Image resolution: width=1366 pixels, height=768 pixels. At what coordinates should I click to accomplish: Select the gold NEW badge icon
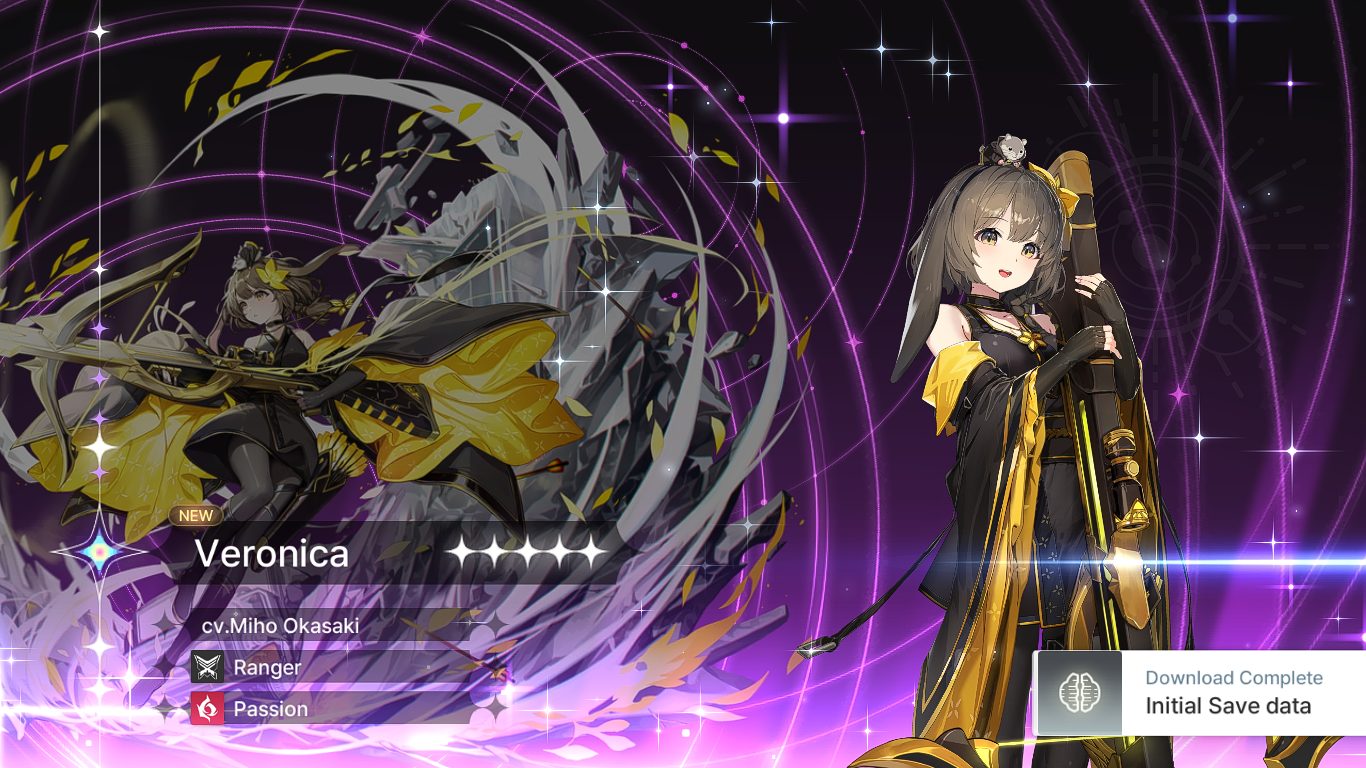(197, 516)
